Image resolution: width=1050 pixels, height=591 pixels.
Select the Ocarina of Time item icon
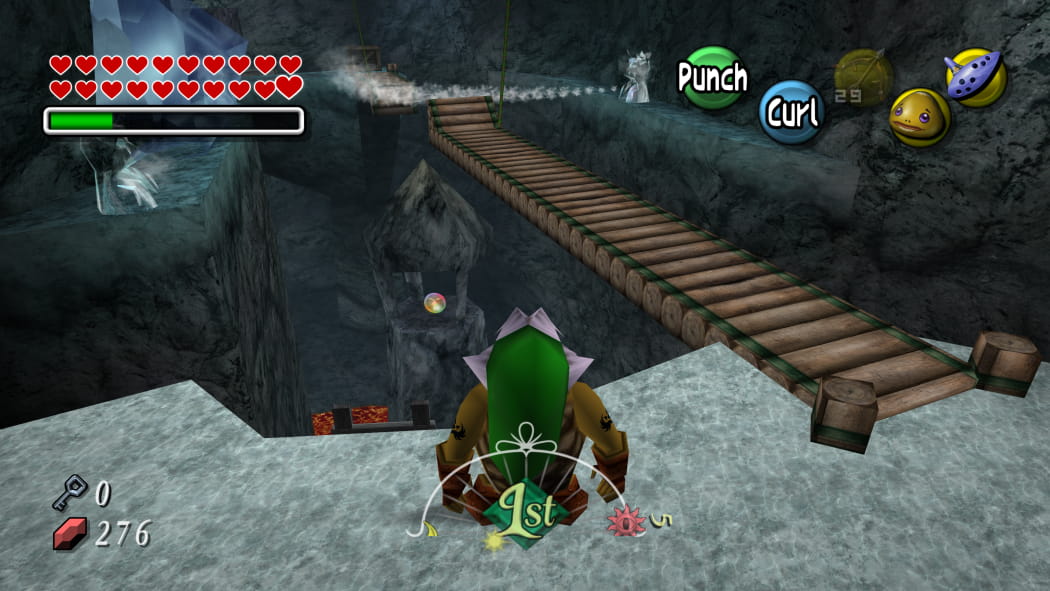975,77
